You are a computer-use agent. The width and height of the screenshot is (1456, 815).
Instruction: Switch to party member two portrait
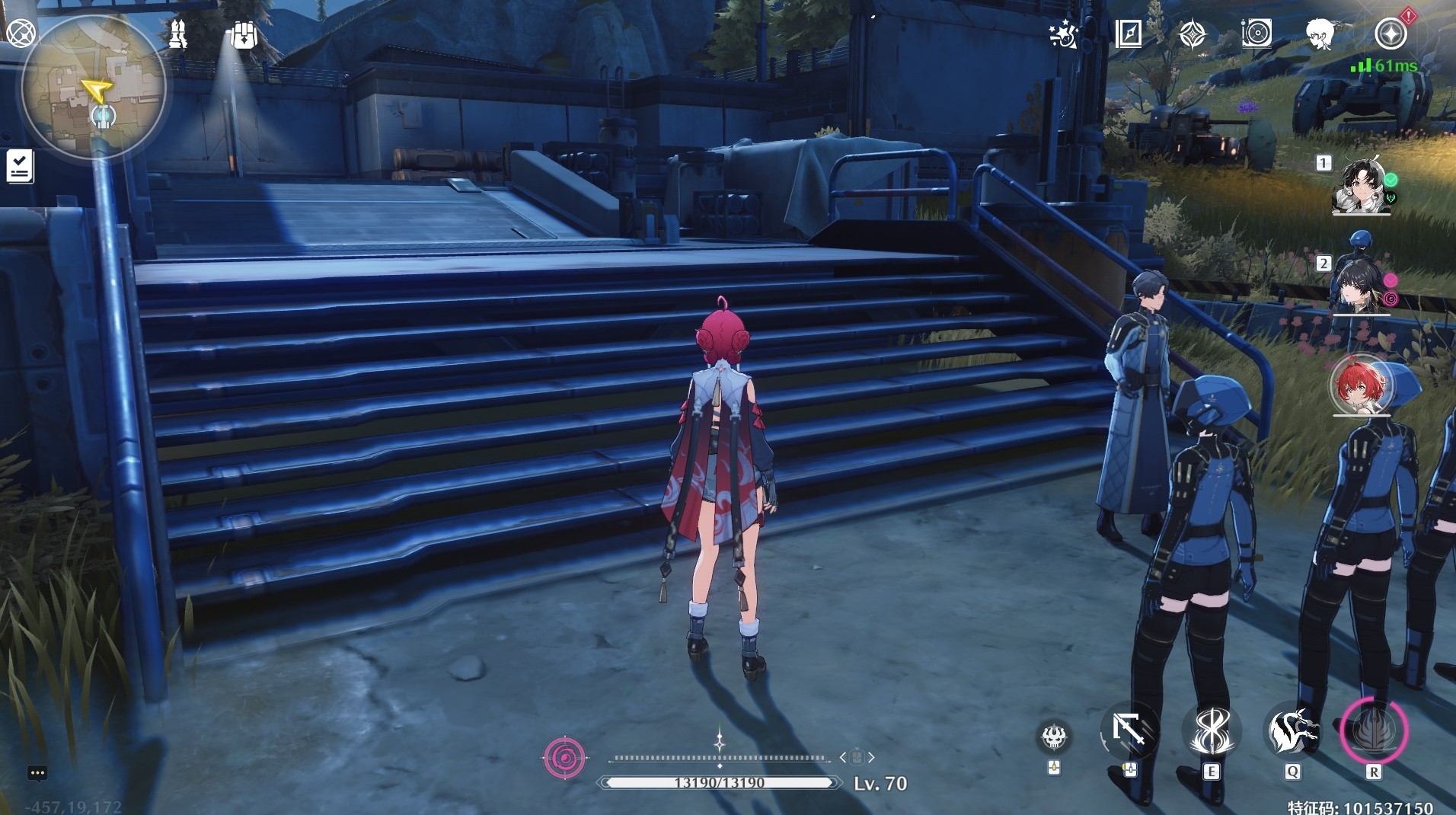(1360, 286)
